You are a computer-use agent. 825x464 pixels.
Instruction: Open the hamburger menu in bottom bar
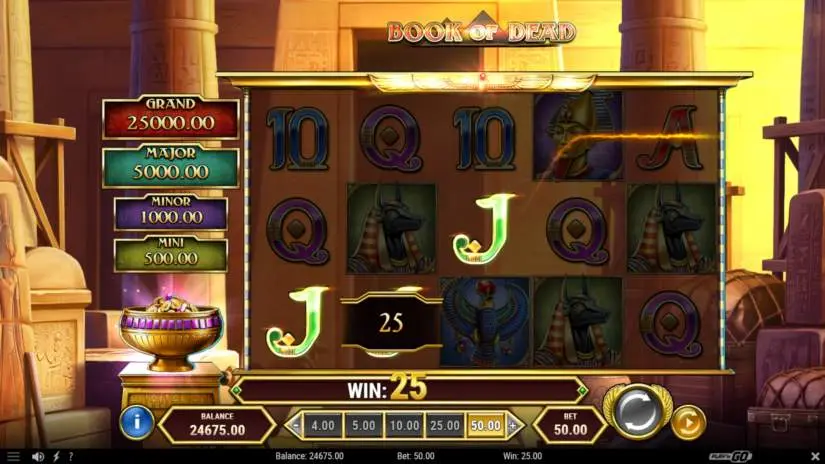click(x=15, y=457)
